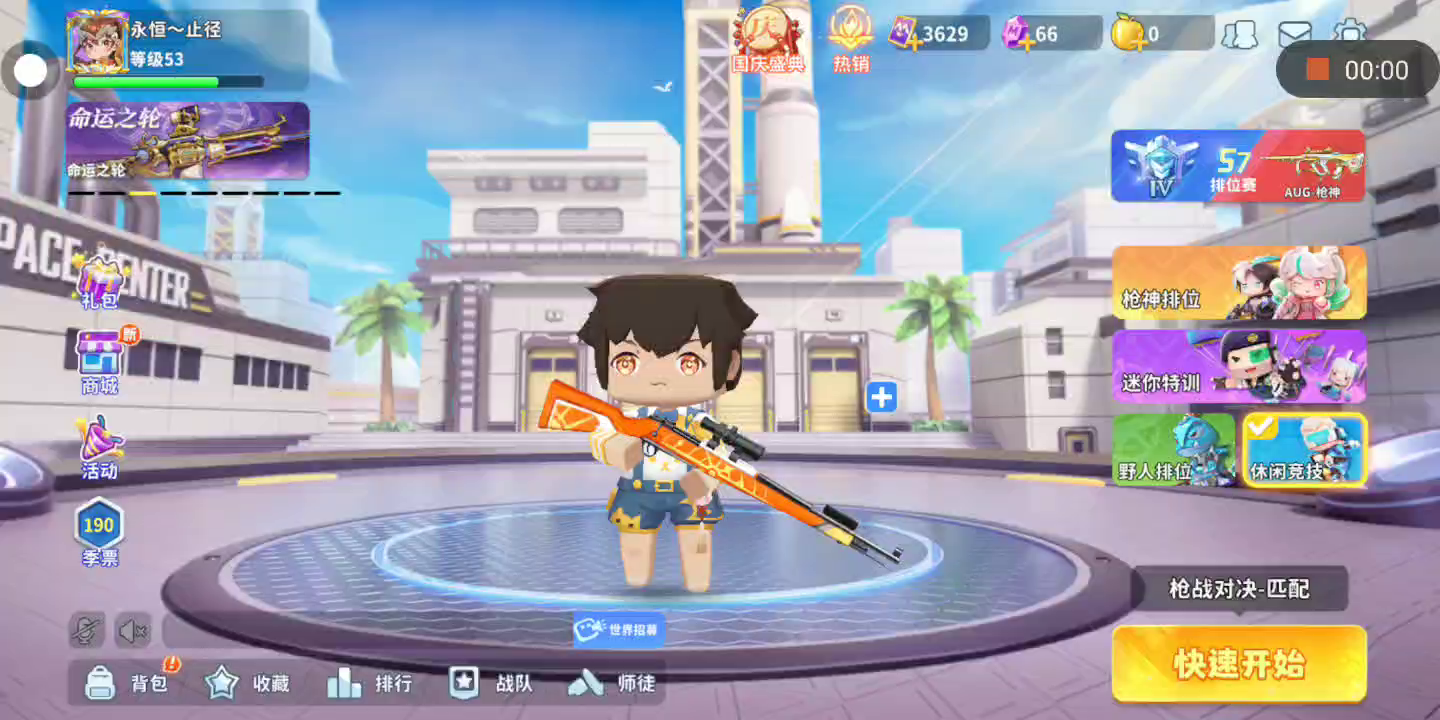Open the 活动 events icon
The image size is (1440, 720).
(99, 447)
